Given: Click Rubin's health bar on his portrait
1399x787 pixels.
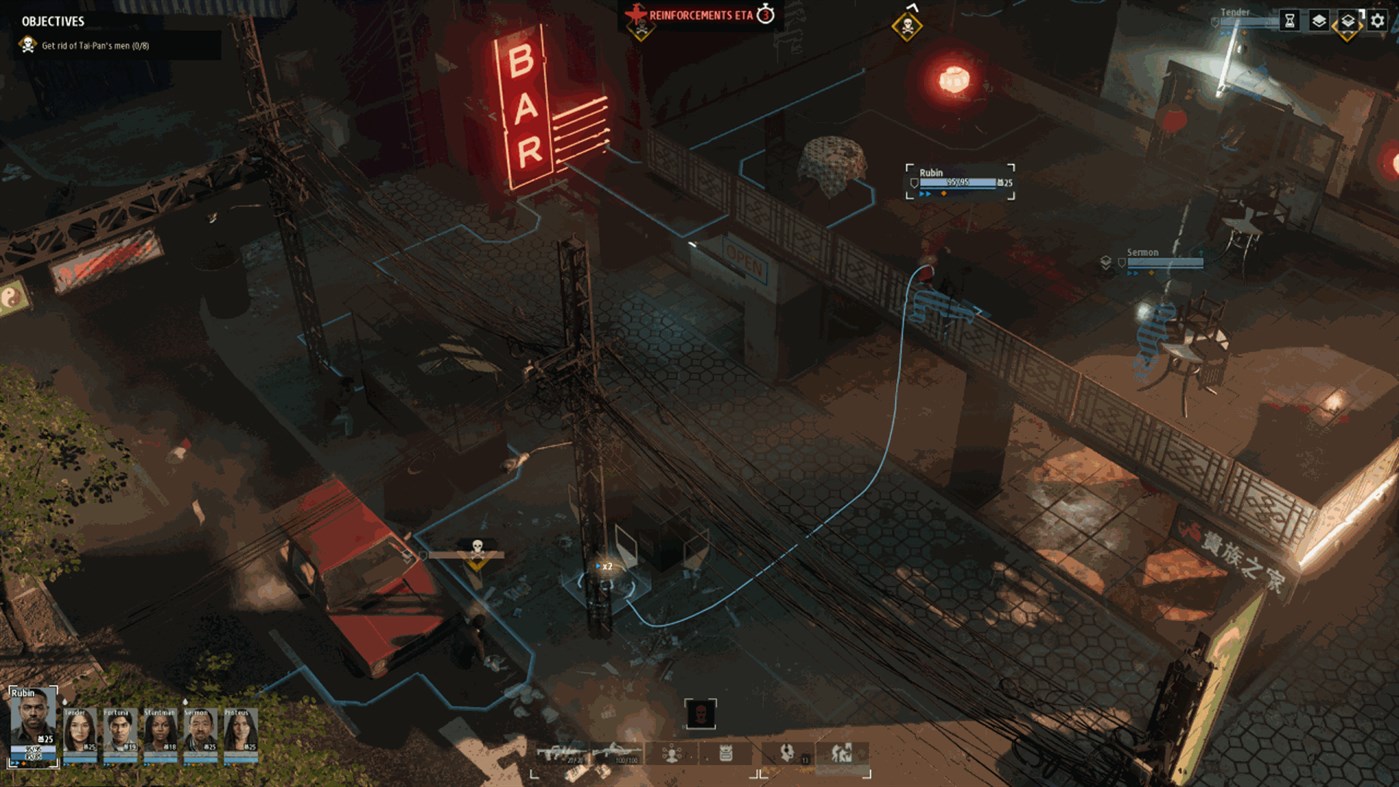Looking at the screenshot, I should [32, 750].
